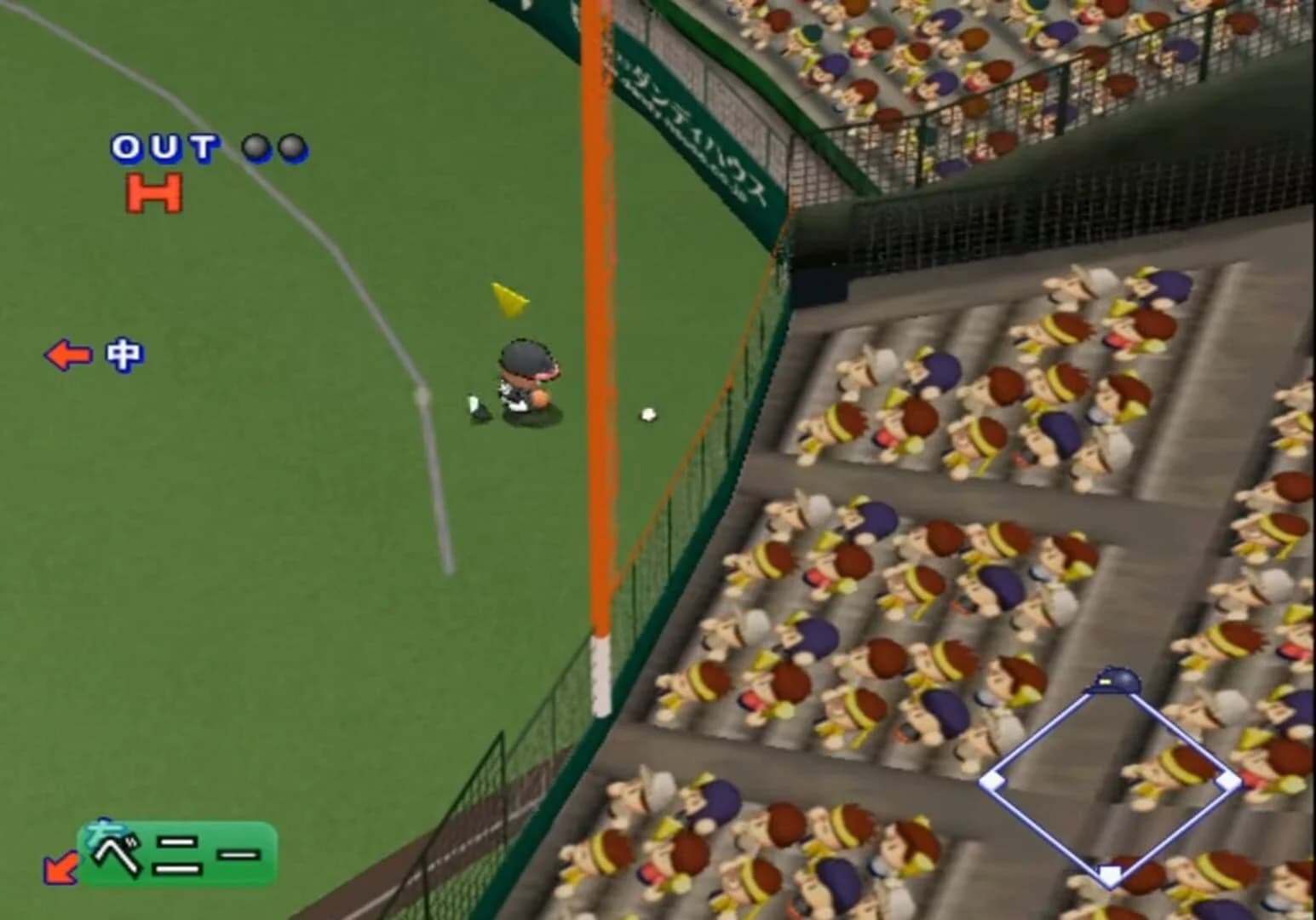
Task: Click the second out-count ball icon
Action: click(294, 147)
